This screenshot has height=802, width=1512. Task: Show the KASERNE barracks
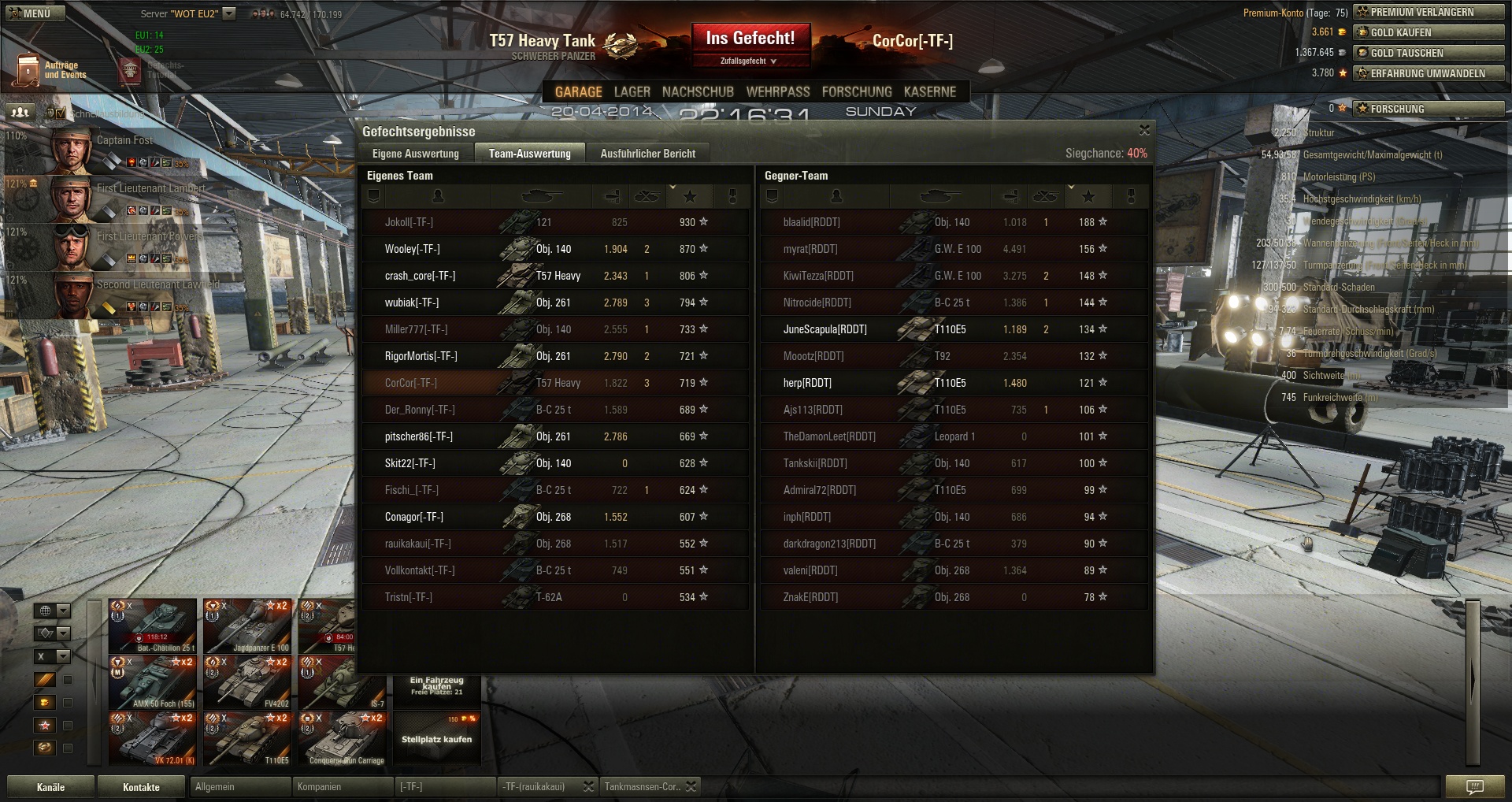[x=929, y=91]
